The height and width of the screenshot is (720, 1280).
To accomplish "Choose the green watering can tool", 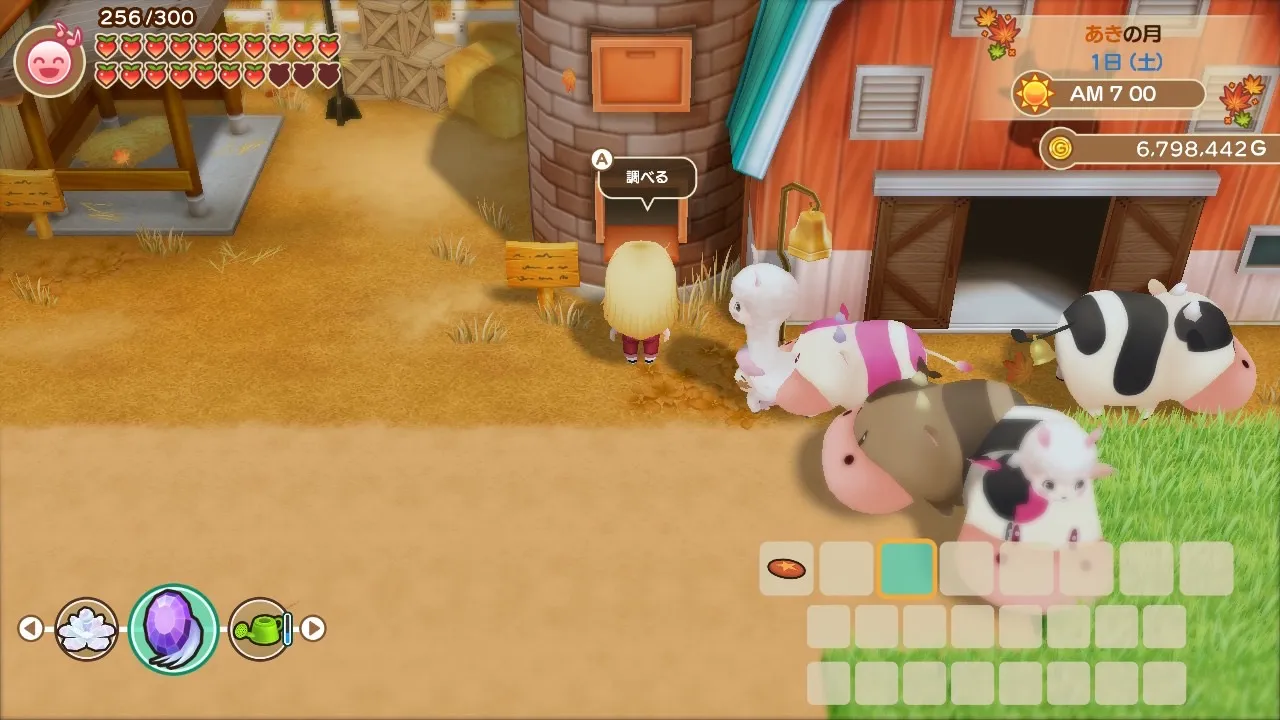I will tap(261, 629).
